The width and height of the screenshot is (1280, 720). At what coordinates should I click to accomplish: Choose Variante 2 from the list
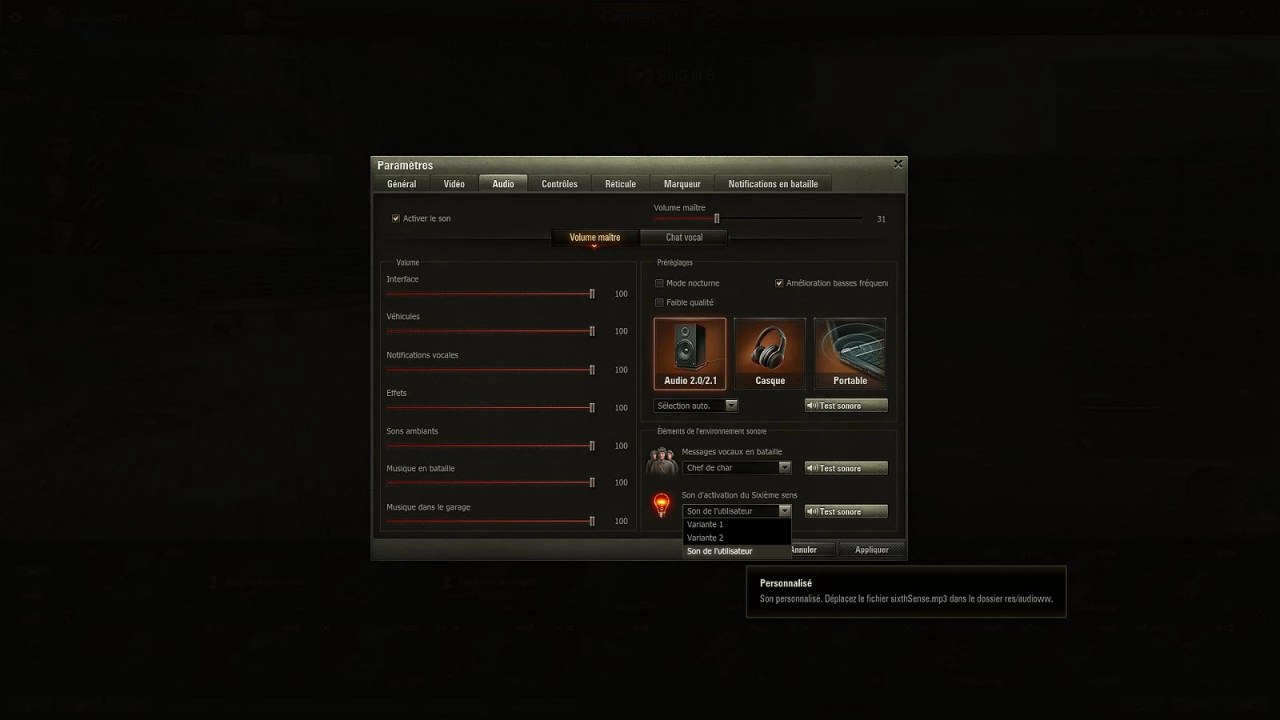(x=704, y=537)
